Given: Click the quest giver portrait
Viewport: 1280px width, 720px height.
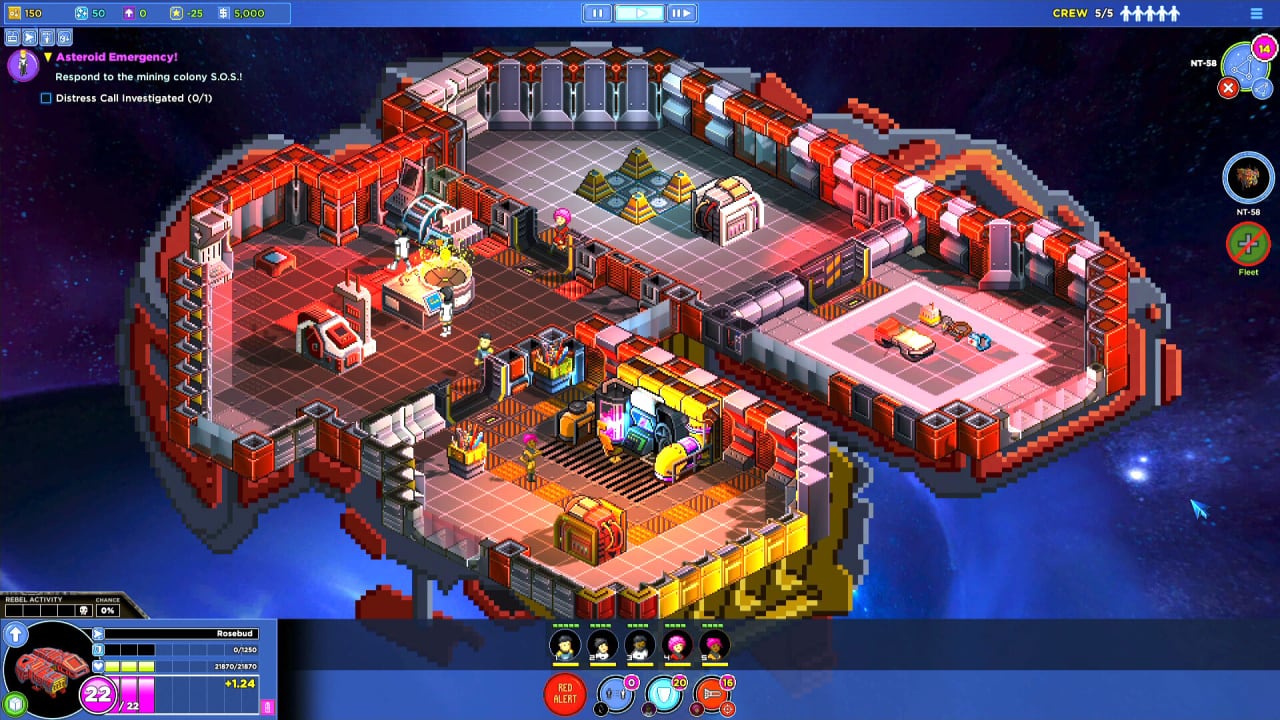Looking at the screenshot, I should tap(22, 65).
